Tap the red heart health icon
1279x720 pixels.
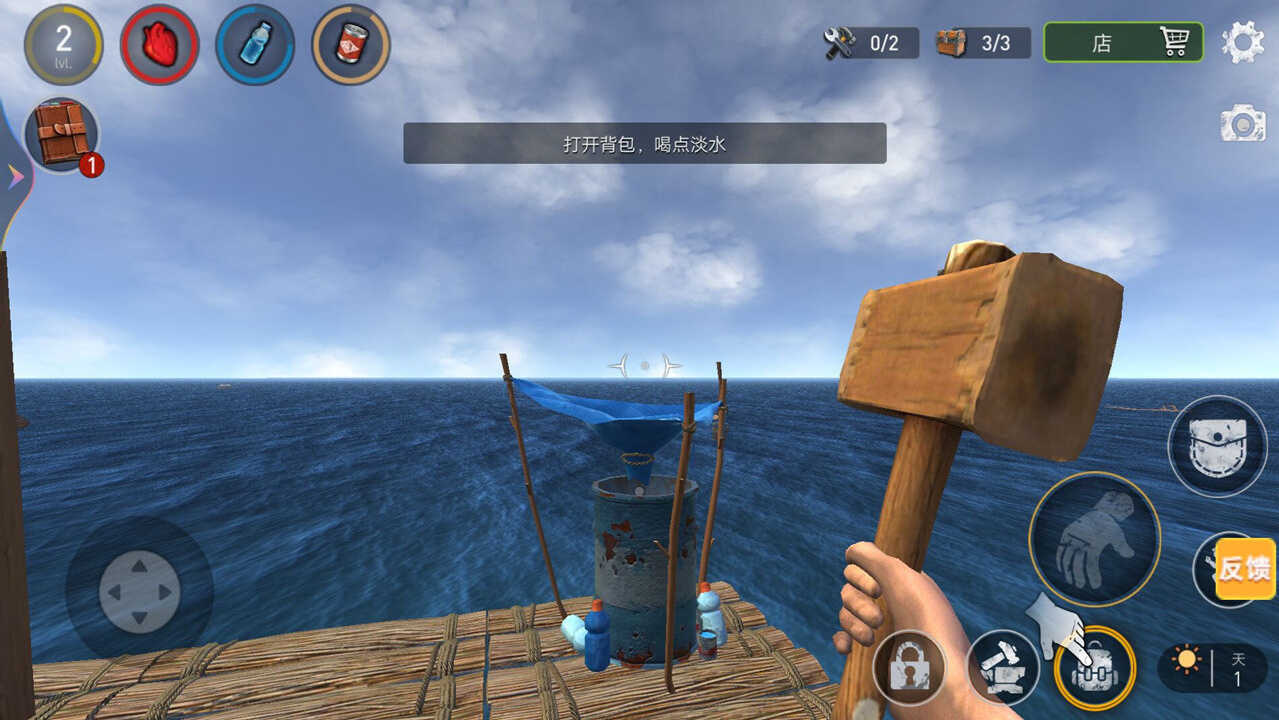coord(159,45)
